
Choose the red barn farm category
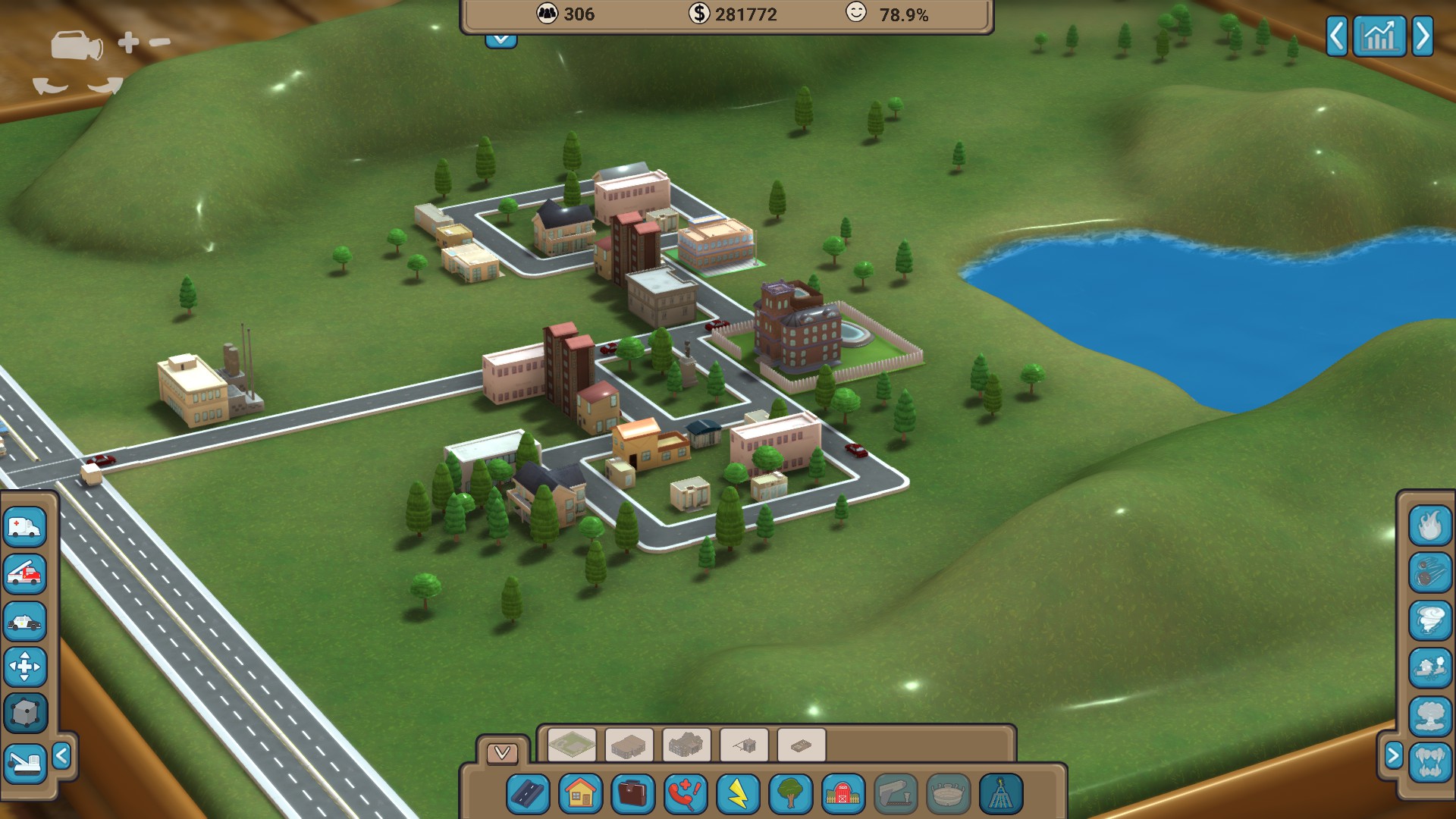(843, 795)
